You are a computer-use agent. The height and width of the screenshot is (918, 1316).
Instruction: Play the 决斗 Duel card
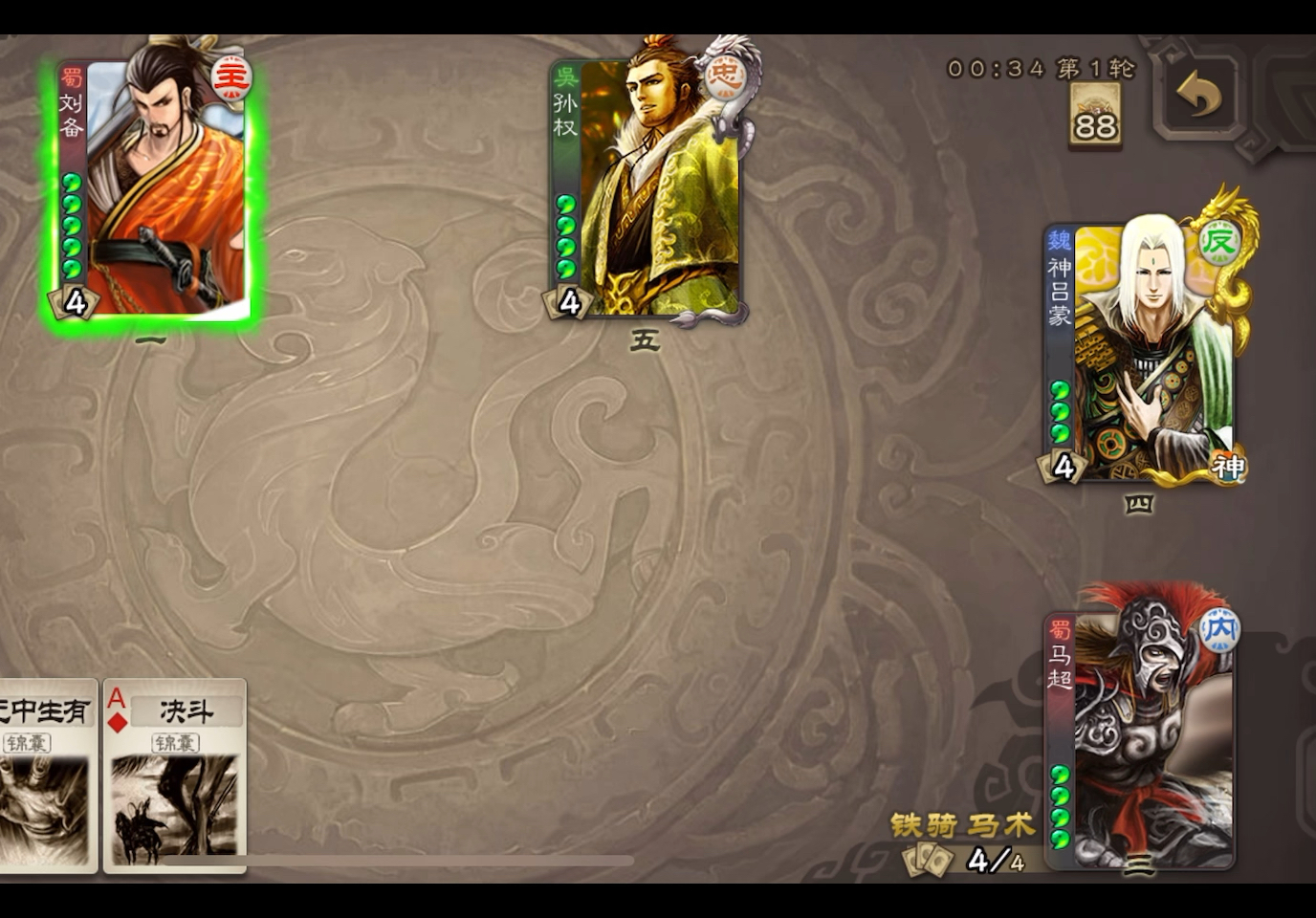click(x=177, y=779)
